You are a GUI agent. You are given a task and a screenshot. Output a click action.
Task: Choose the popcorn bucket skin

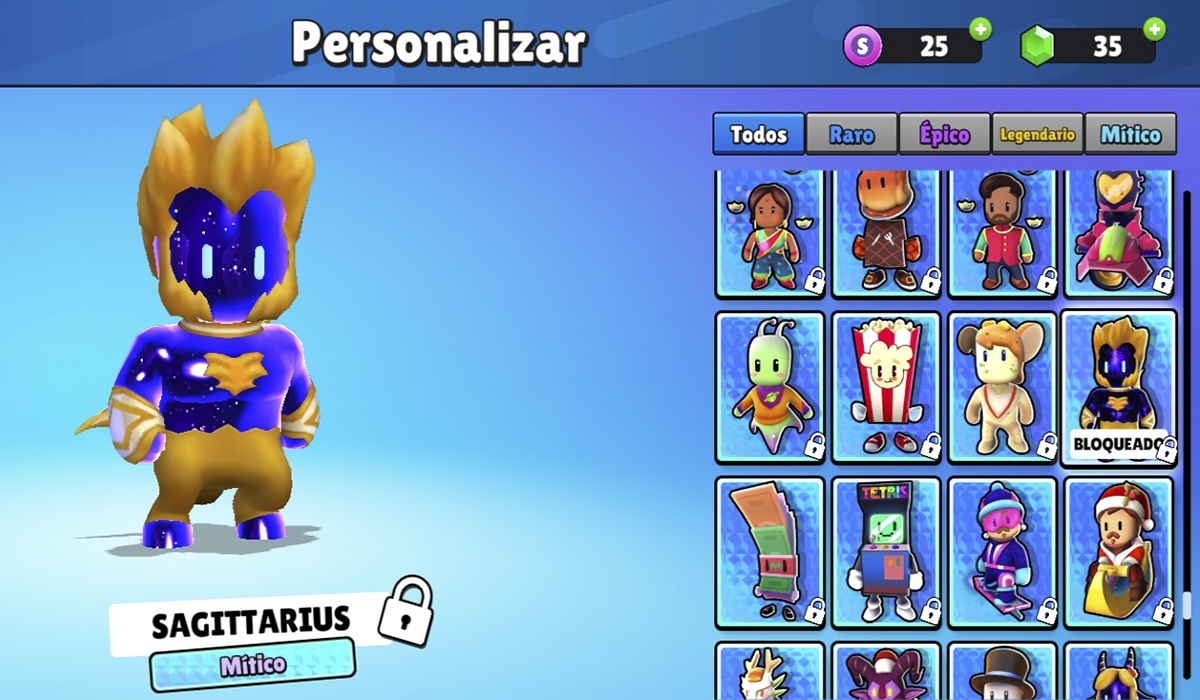(x=886, y=387)
